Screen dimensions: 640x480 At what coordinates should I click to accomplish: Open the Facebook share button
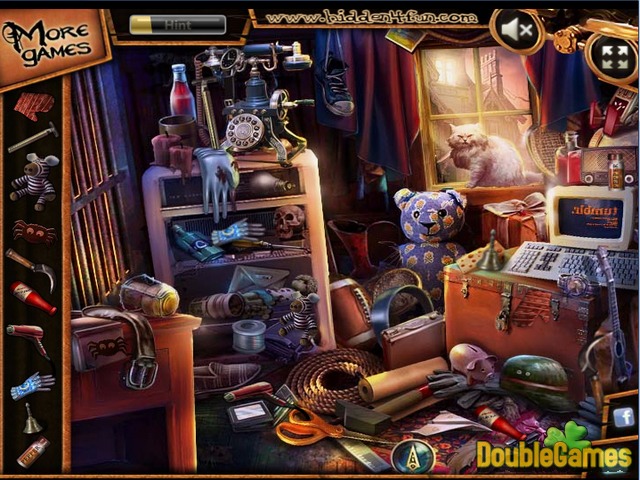pos(623,417)
